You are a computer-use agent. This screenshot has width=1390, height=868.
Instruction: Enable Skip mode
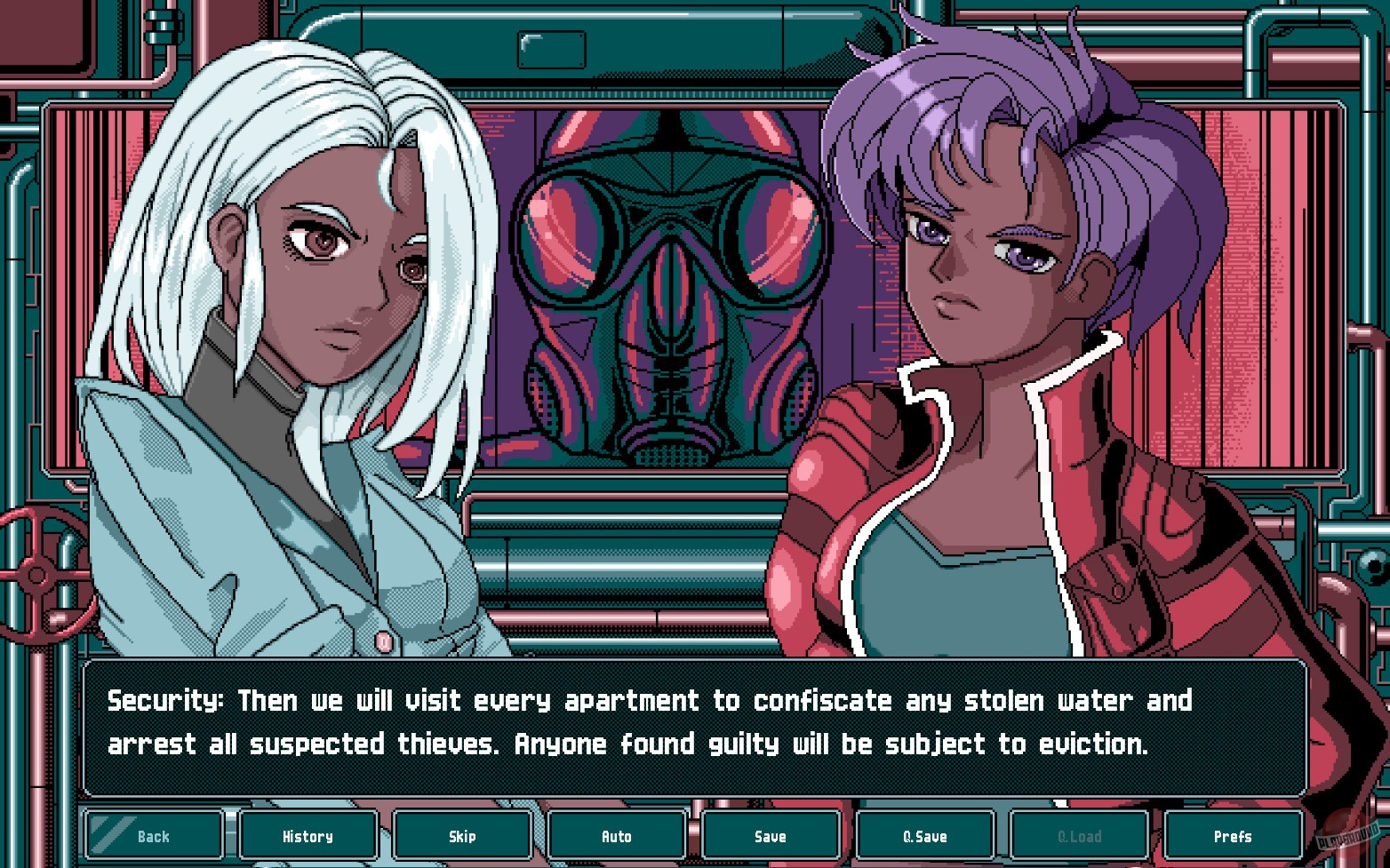click(x=462, y=835)
